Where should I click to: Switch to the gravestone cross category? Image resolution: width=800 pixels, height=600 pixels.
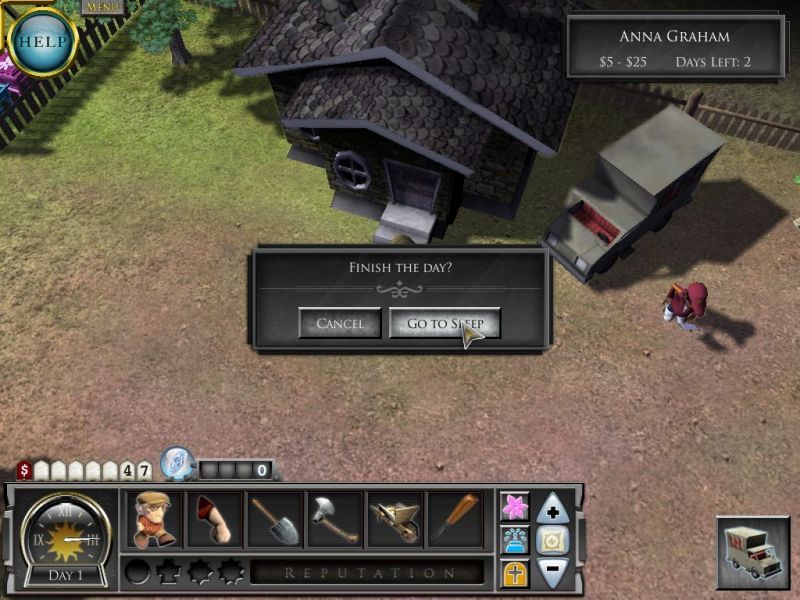515,574
